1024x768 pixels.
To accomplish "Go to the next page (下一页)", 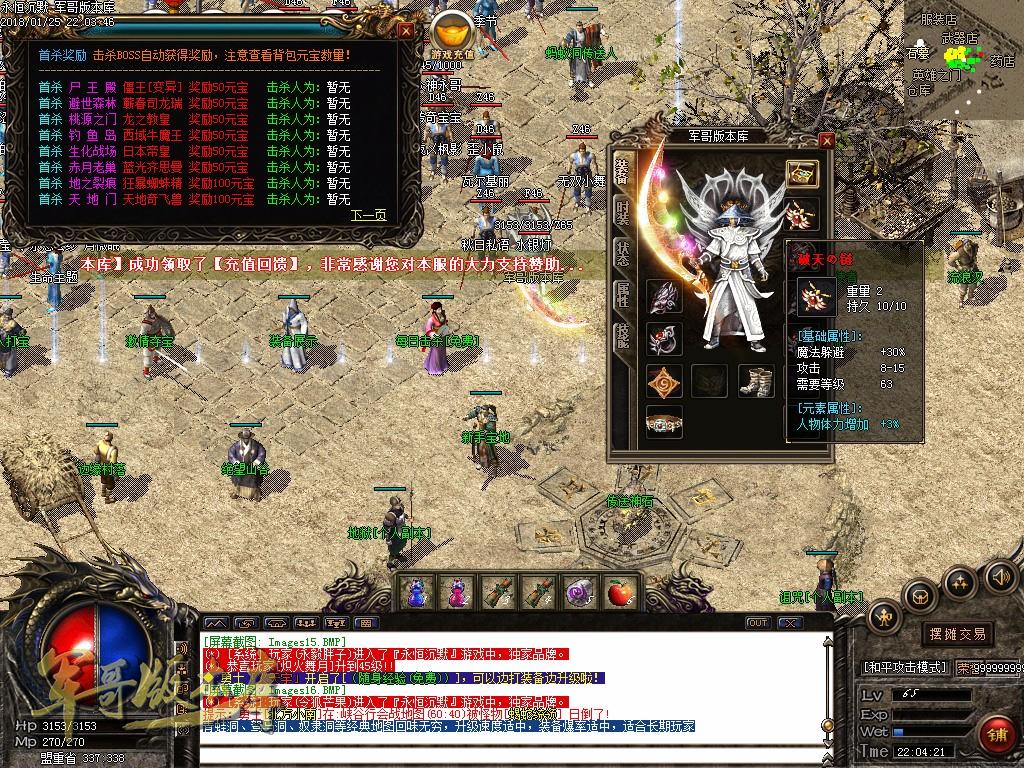I will [368, 215].
